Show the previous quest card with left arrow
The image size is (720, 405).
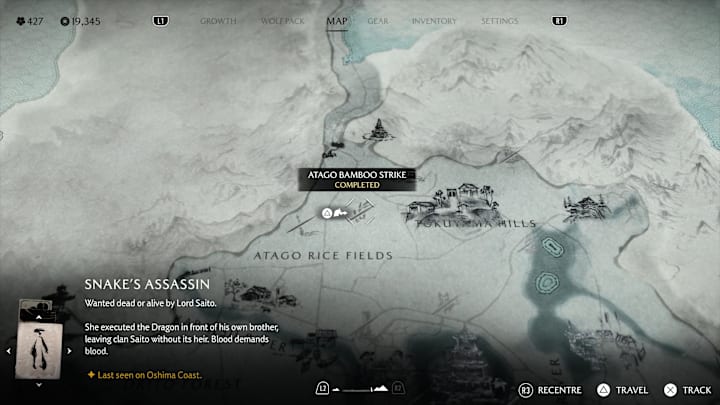pos(10,351)
